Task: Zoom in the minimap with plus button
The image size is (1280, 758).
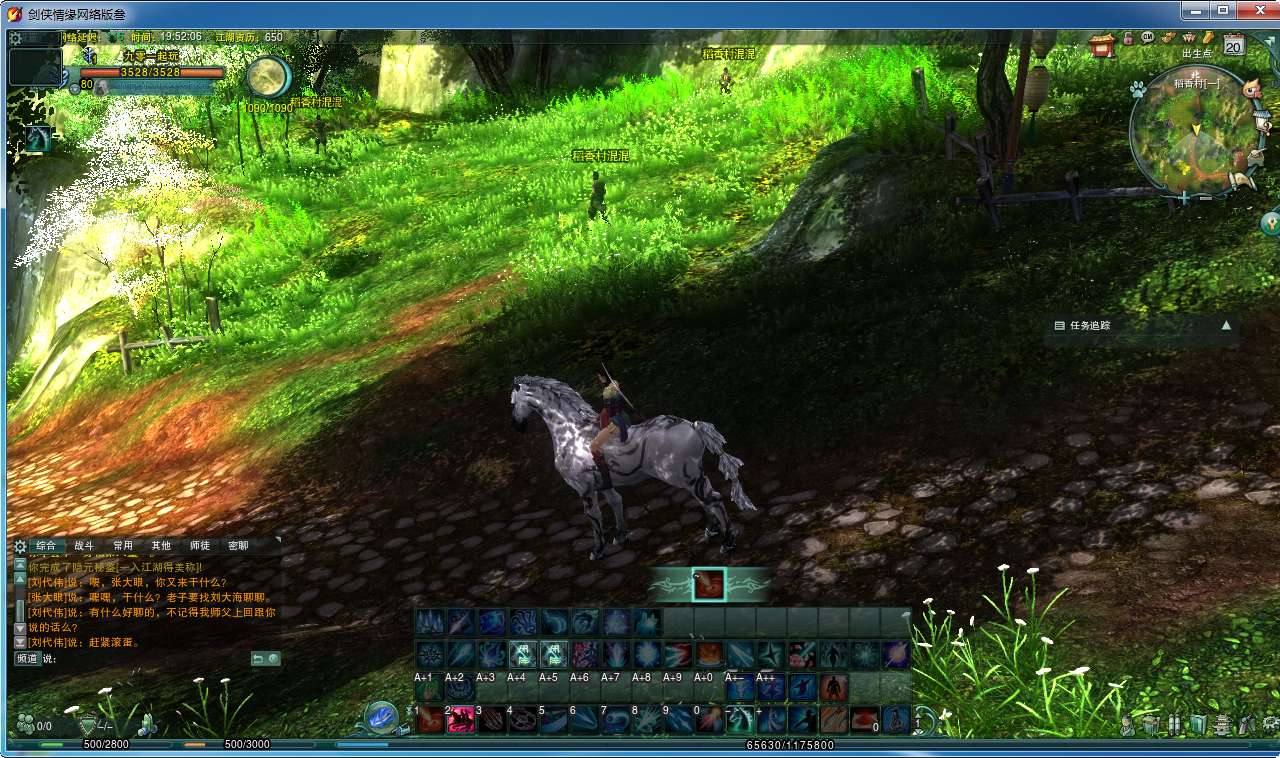Action: [x=1185, y=198]
